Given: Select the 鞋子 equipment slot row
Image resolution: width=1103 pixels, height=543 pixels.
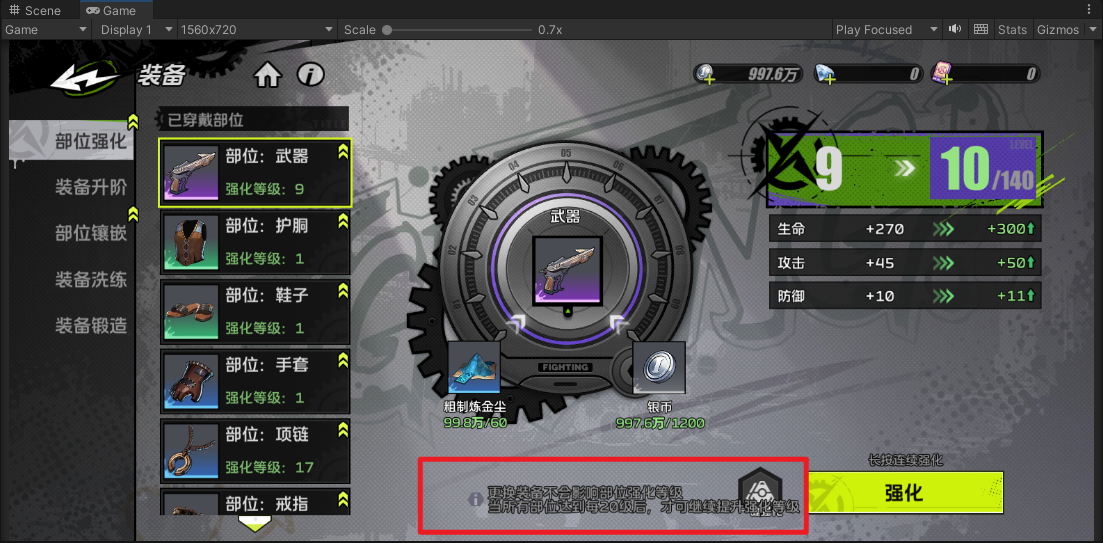Looking at the screenshot, I should point(255,311).
